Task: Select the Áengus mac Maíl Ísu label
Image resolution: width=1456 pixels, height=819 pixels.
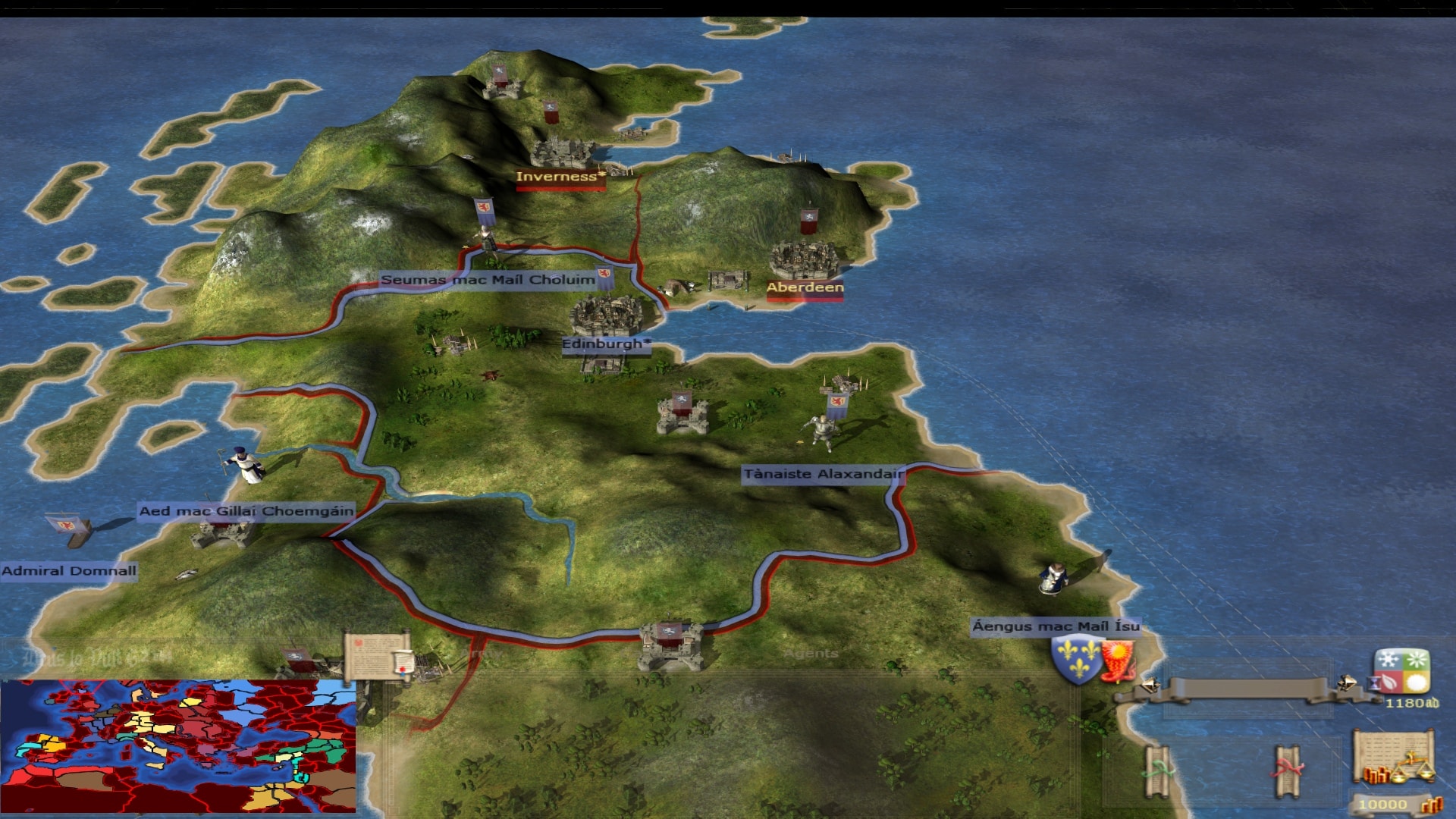Action: point(1056,626)
